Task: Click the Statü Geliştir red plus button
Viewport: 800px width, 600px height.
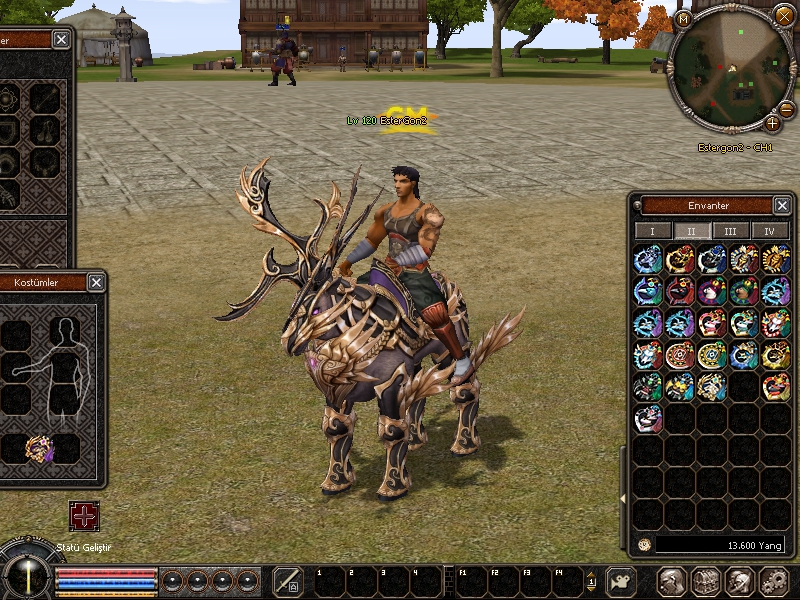Action: tap(84, 516)
